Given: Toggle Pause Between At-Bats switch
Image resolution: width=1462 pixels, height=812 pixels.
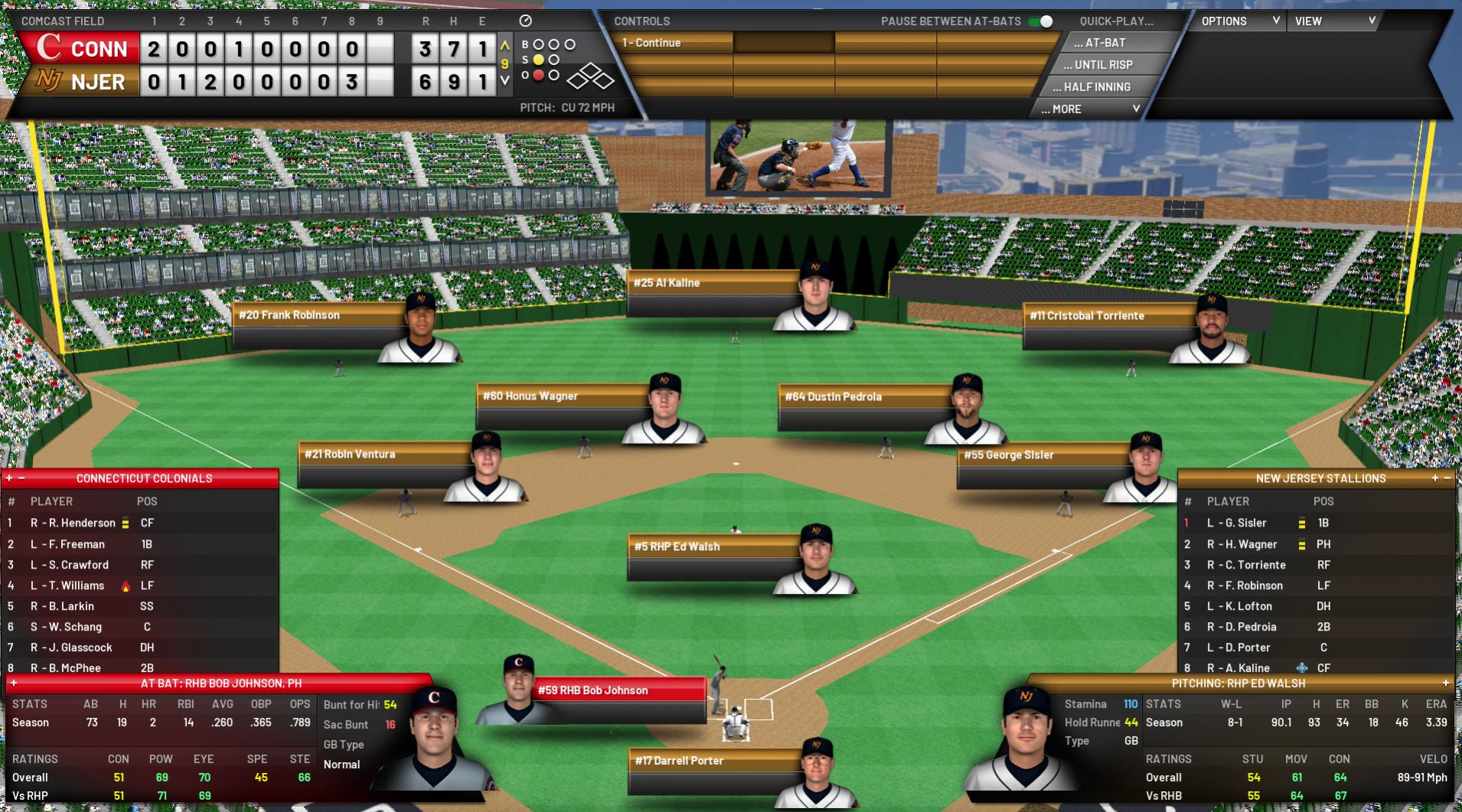Looking at the screenshot, I should (1041, 21).
